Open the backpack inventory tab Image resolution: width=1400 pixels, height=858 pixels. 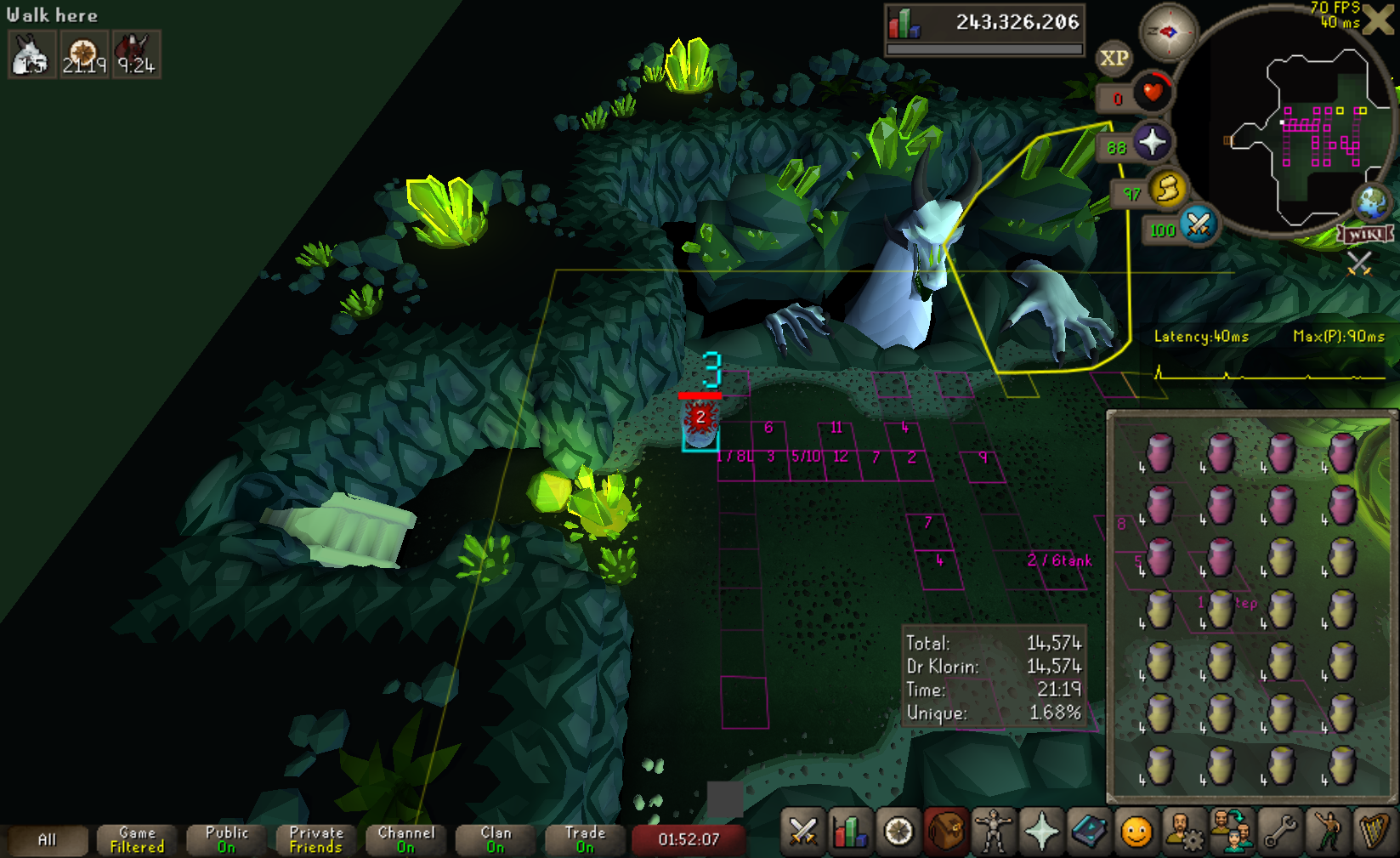point(945,832)
